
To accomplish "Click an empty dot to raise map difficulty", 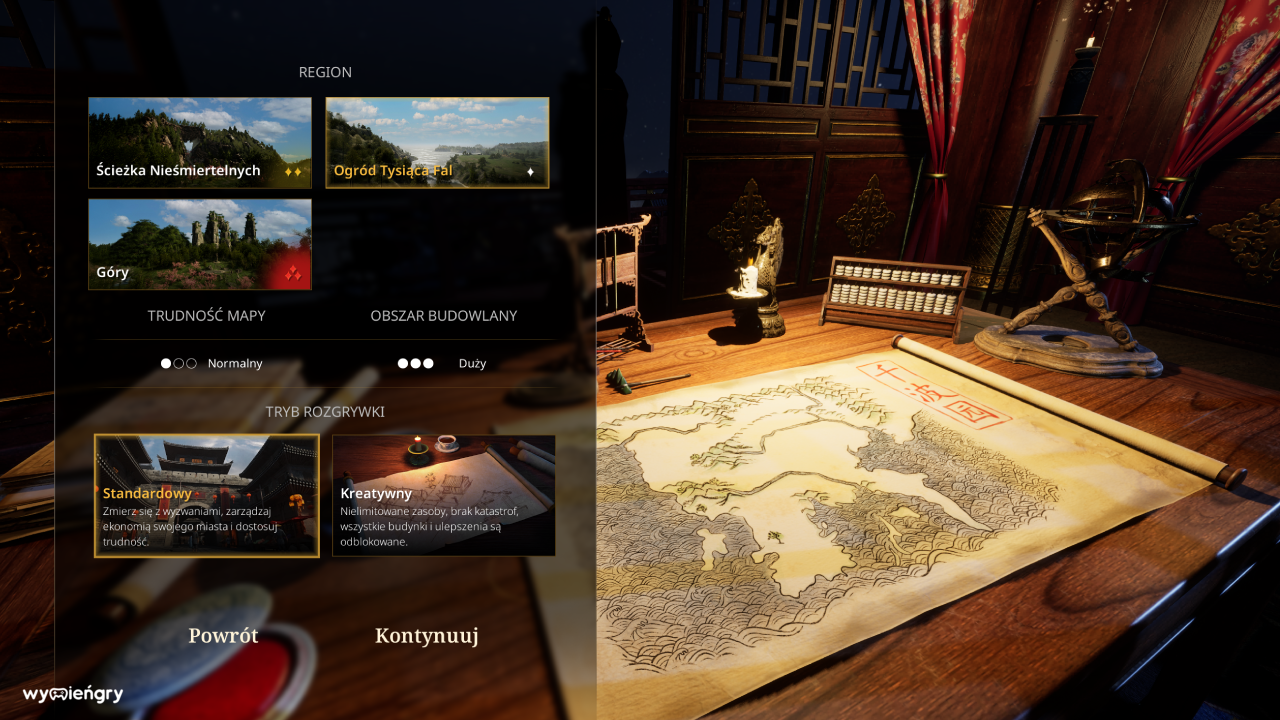I will pyautogui.click(x=178, y=363).
